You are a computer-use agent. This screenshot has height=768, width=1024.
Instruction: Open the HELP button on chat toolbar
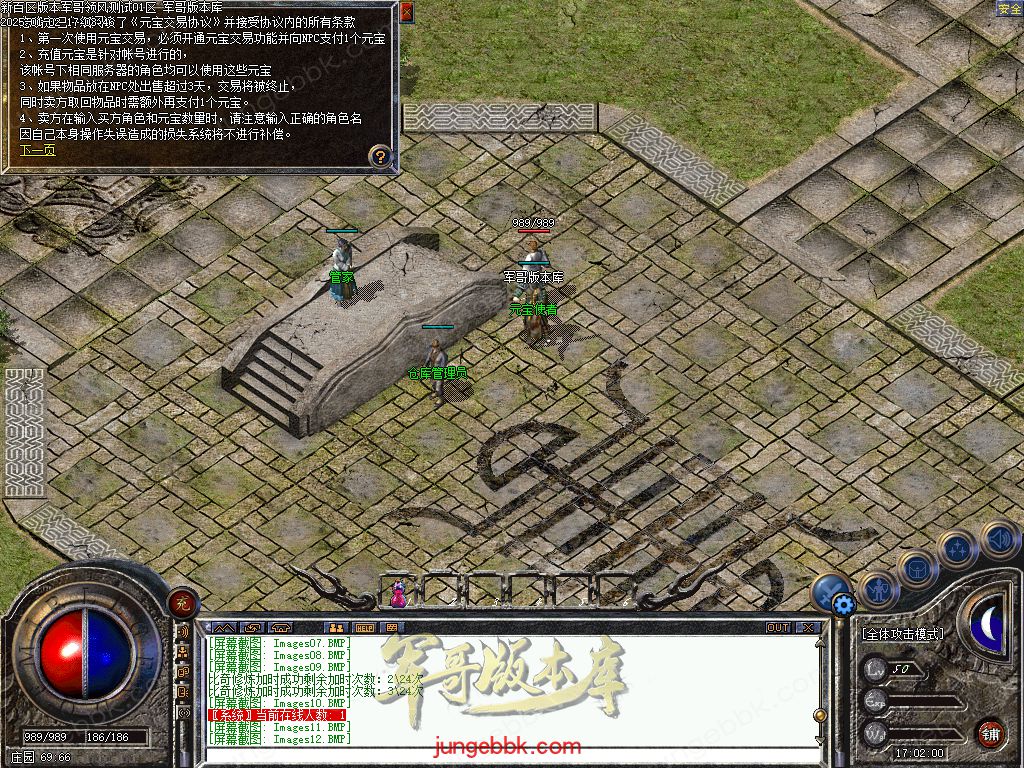[x=364, y=628]
